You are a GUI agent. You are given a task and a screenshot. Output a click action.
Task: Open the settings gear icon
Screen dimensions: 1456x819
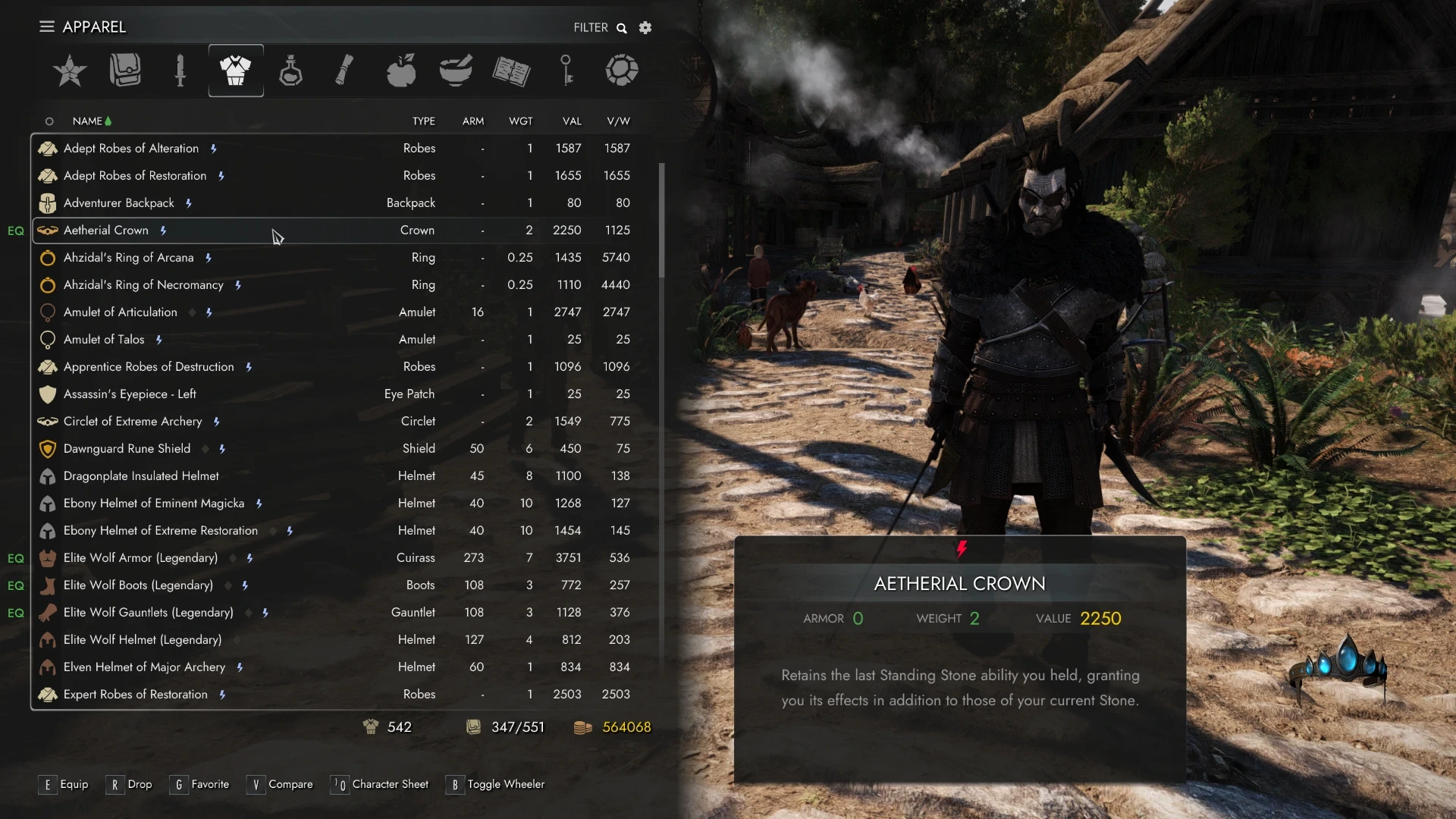(x=645, y=27)
